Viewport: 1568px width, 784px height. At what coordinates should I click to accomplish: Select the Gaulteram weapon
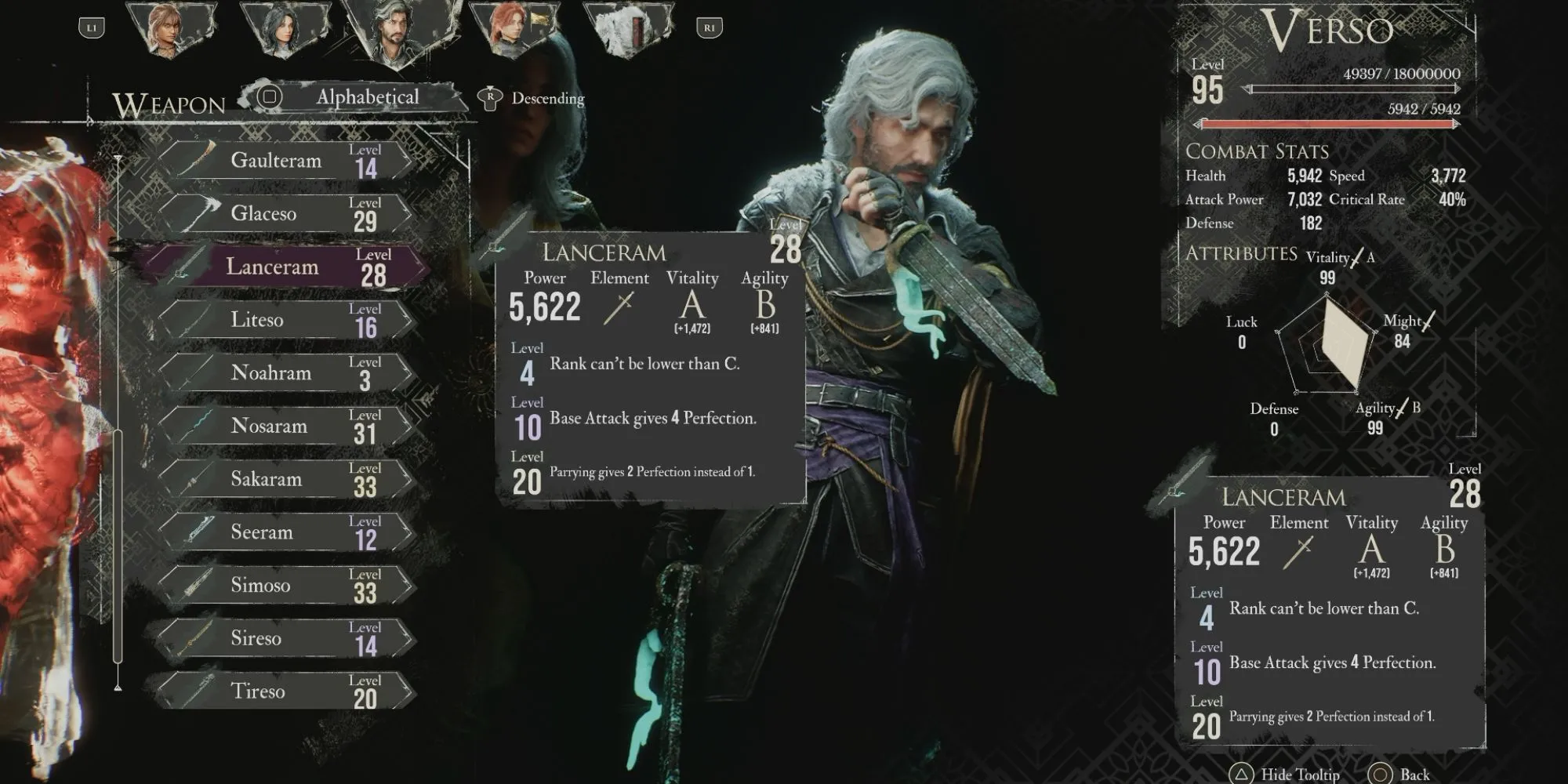pyautogui.click(x=286, y=161)
